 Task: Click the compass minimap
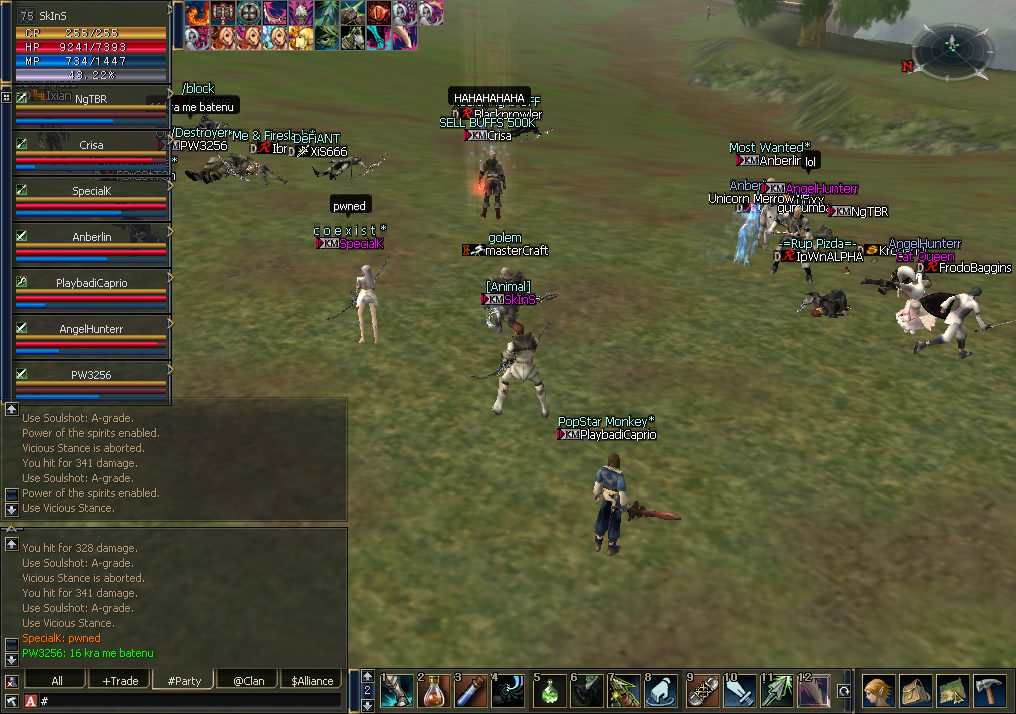tap(952, 46)
